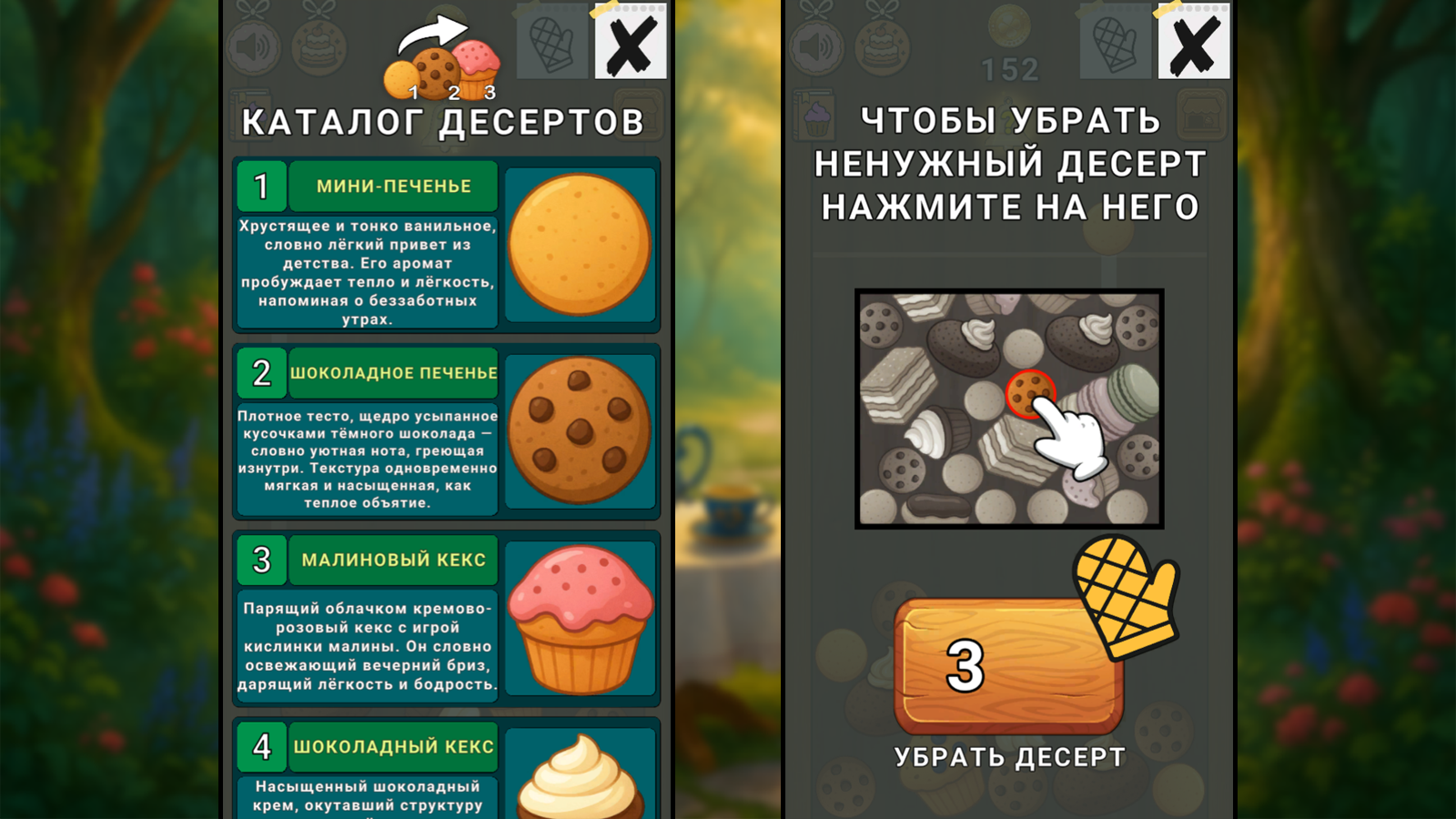Select the chocolate cookie icon numbered 2

click(437, 71)
